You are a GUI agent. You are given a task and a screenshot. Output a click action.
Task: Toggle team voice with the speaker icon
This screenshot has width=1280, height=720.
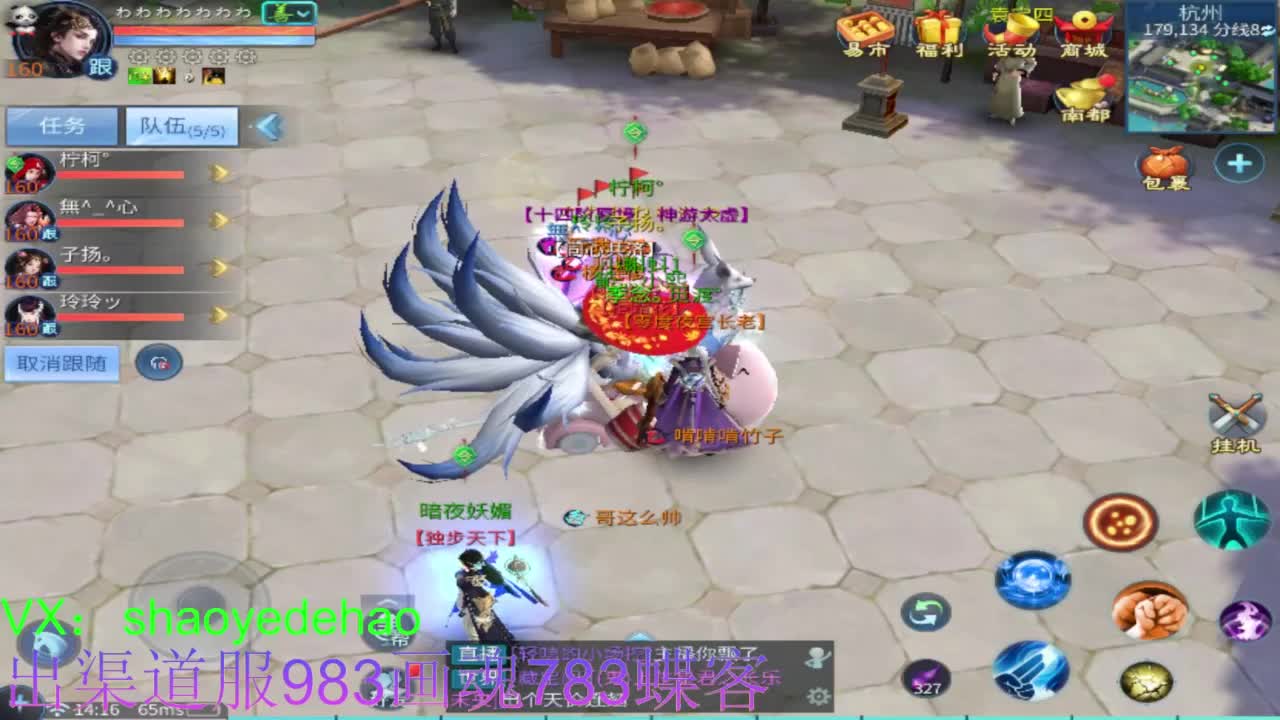tap(160, 362)
